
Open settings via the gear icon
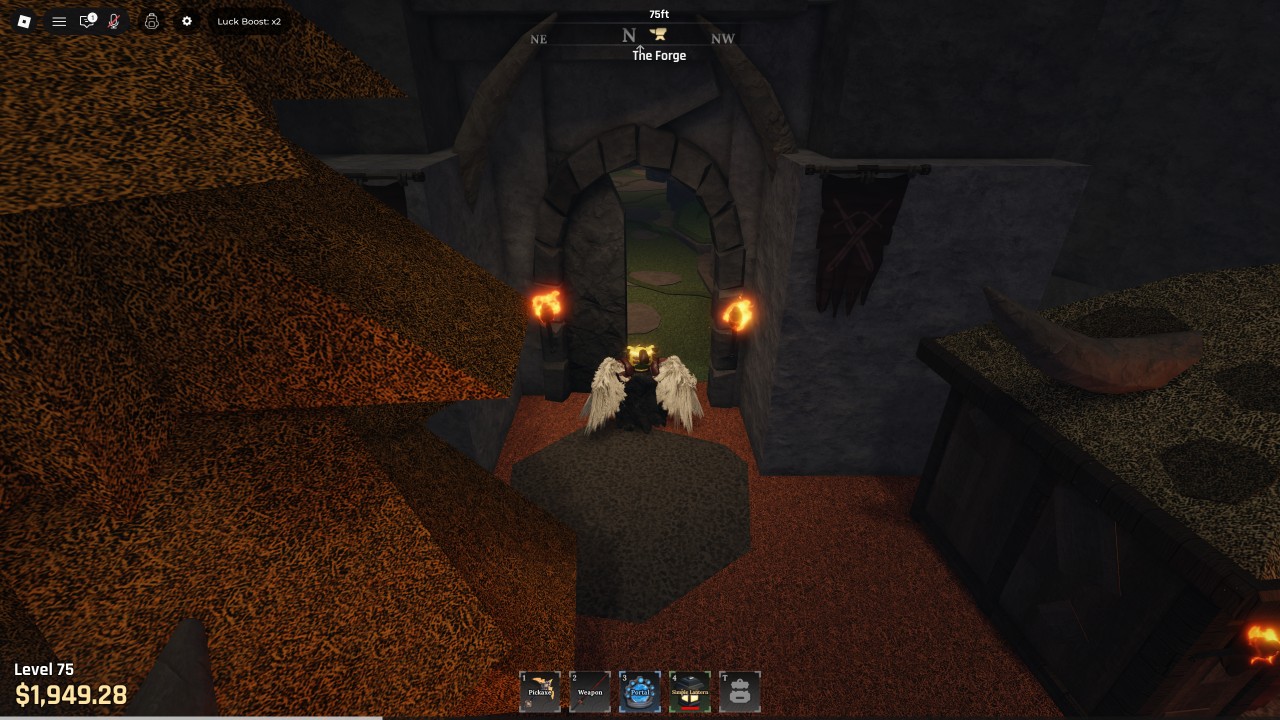[186, 21]
